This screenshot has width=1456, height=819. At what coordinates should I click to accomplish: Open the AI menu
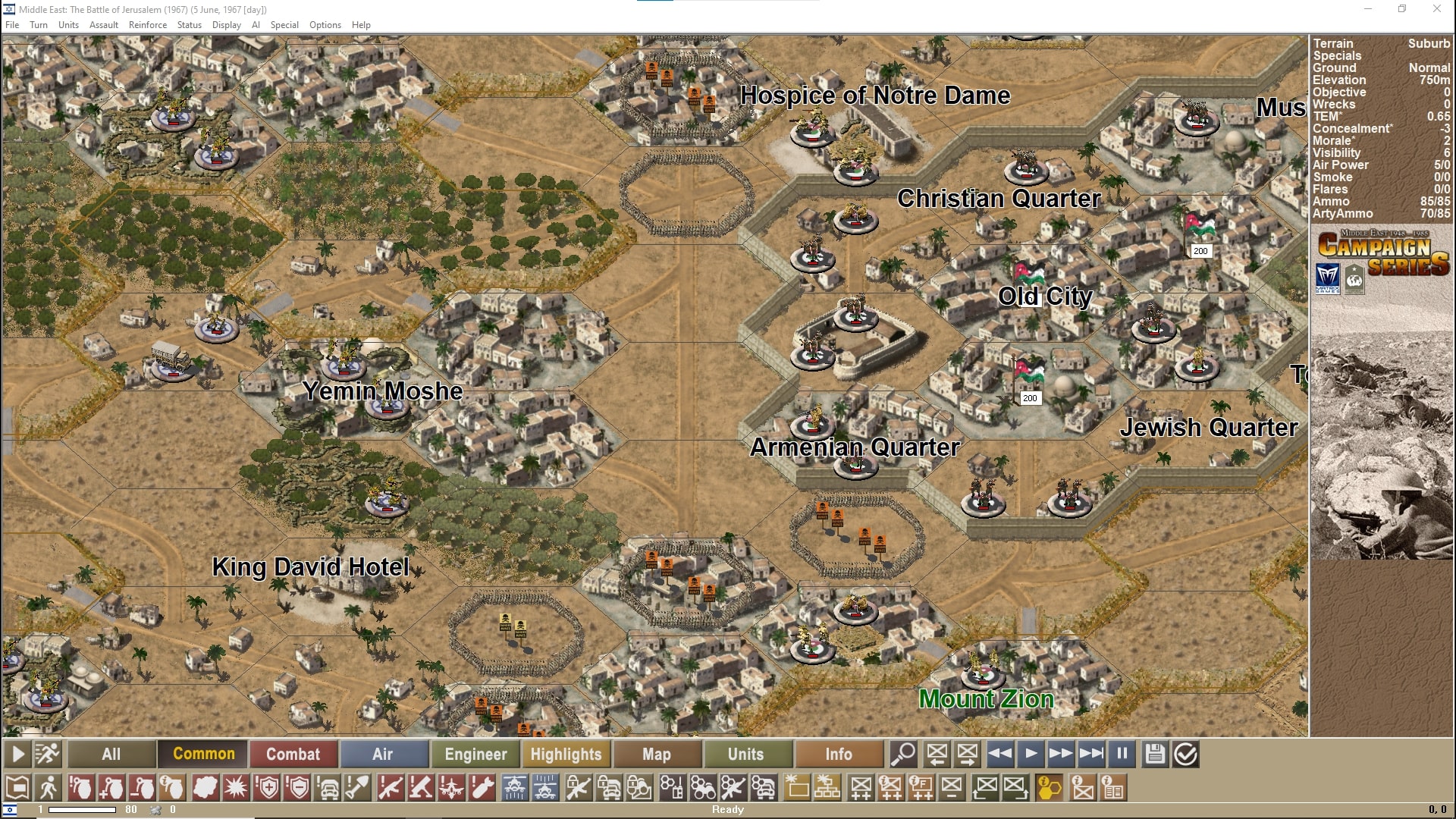(x=256, y=24)
